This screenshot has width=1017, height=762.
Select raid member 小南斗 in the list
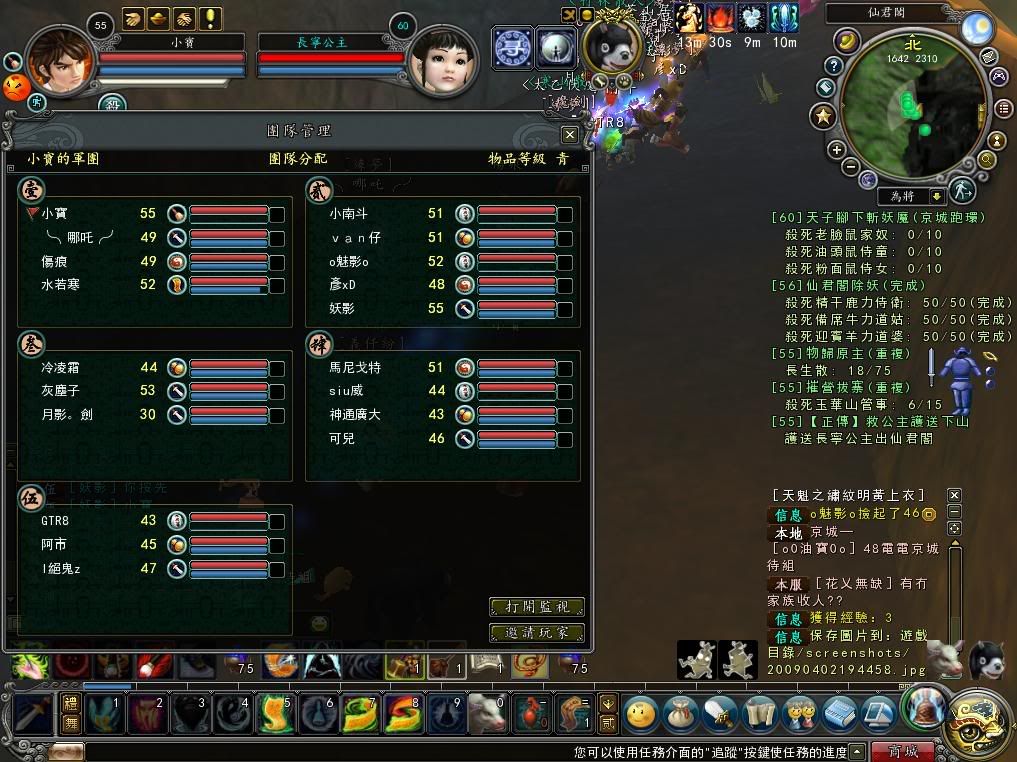pyautogui.click(x=349, y=214)
